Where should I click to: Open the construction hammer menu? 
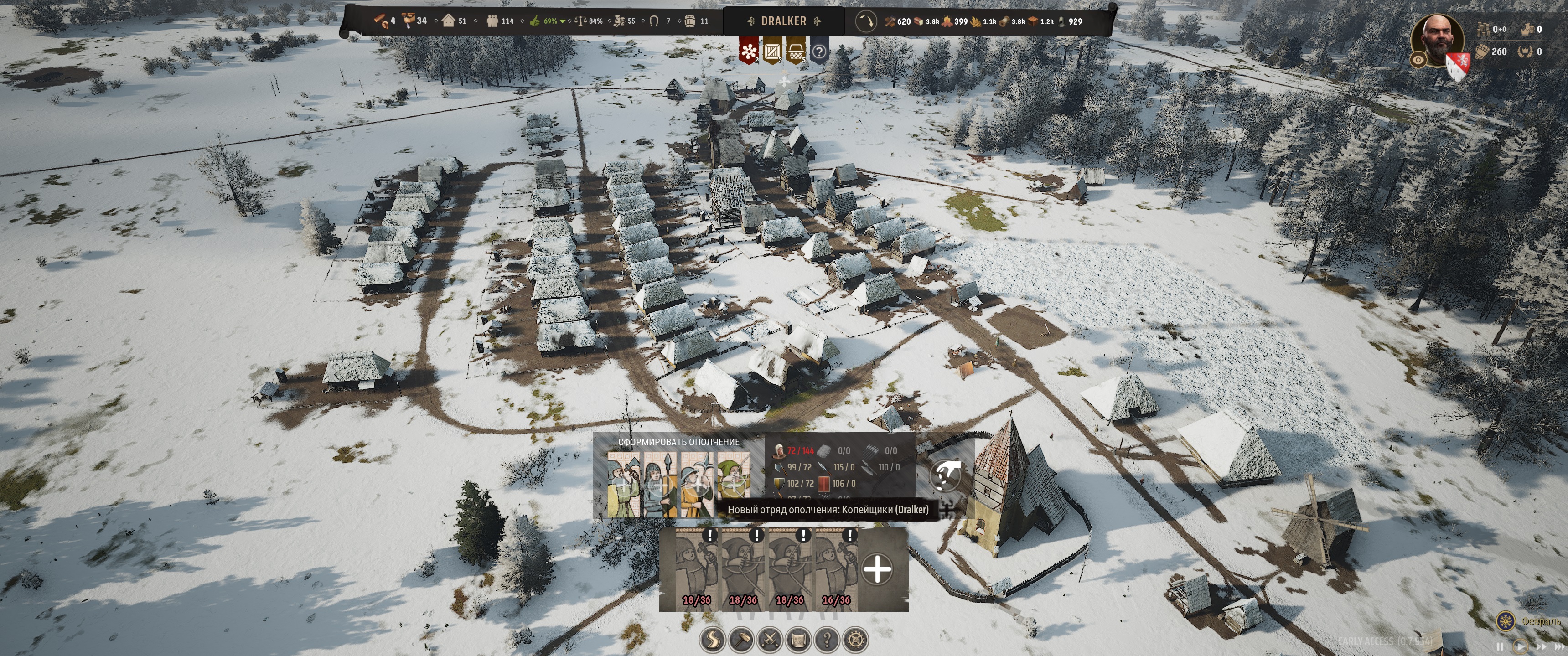coord(741,640)
